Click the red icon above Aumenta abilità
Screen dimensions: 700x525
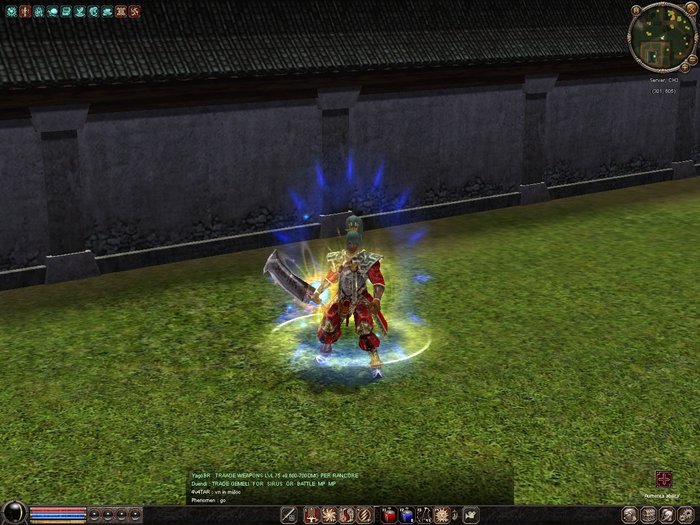point(663,479)
